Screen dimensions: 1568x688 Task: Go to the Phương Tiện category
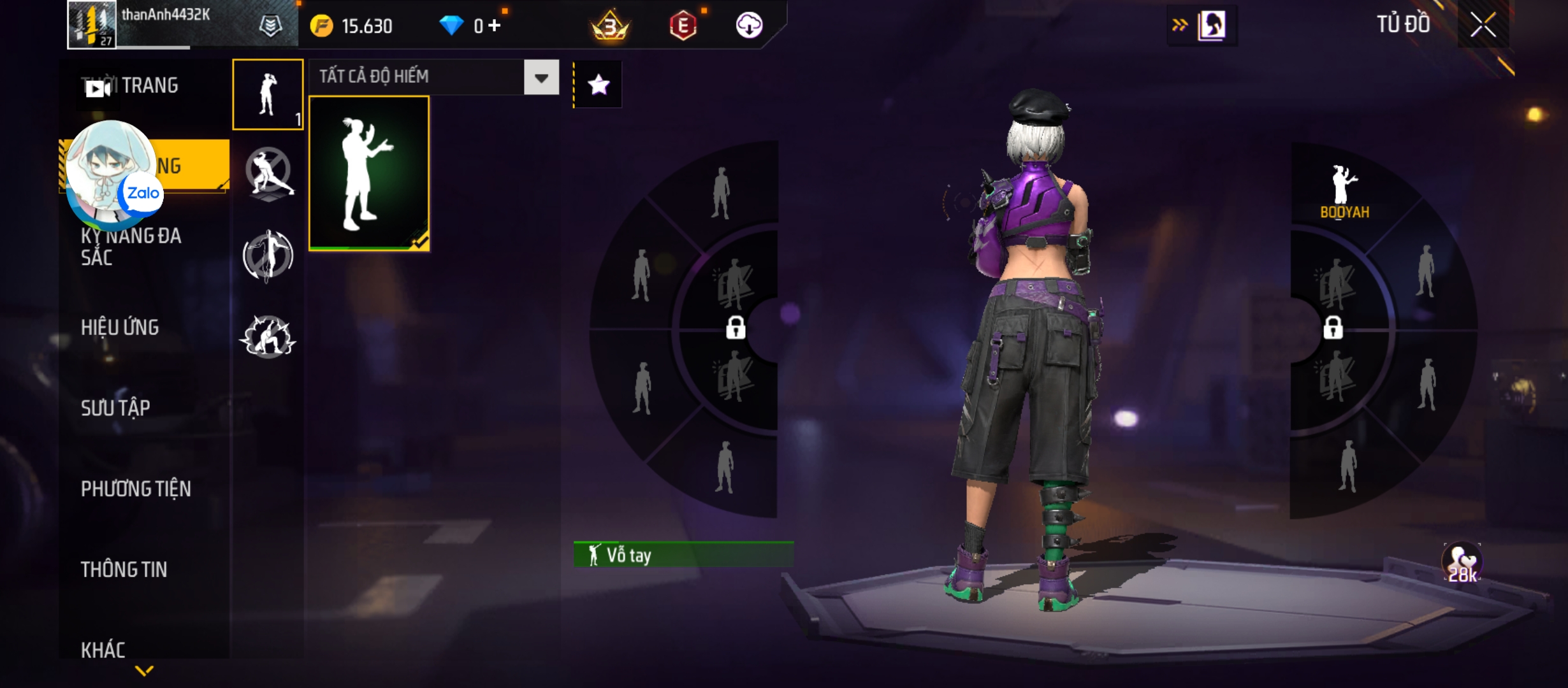[x=136, y=489]
